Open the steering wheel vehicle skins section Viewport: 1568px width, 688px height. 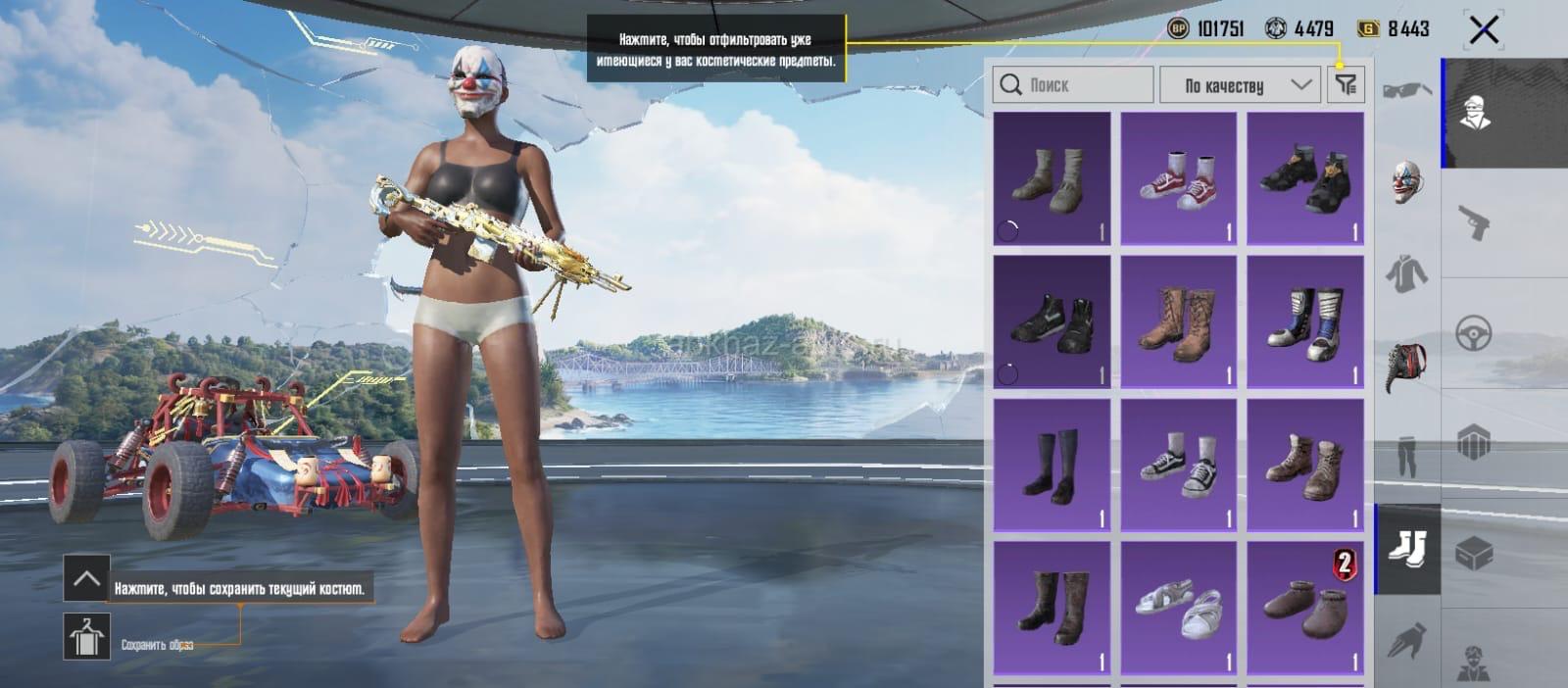pos(1473,333)
